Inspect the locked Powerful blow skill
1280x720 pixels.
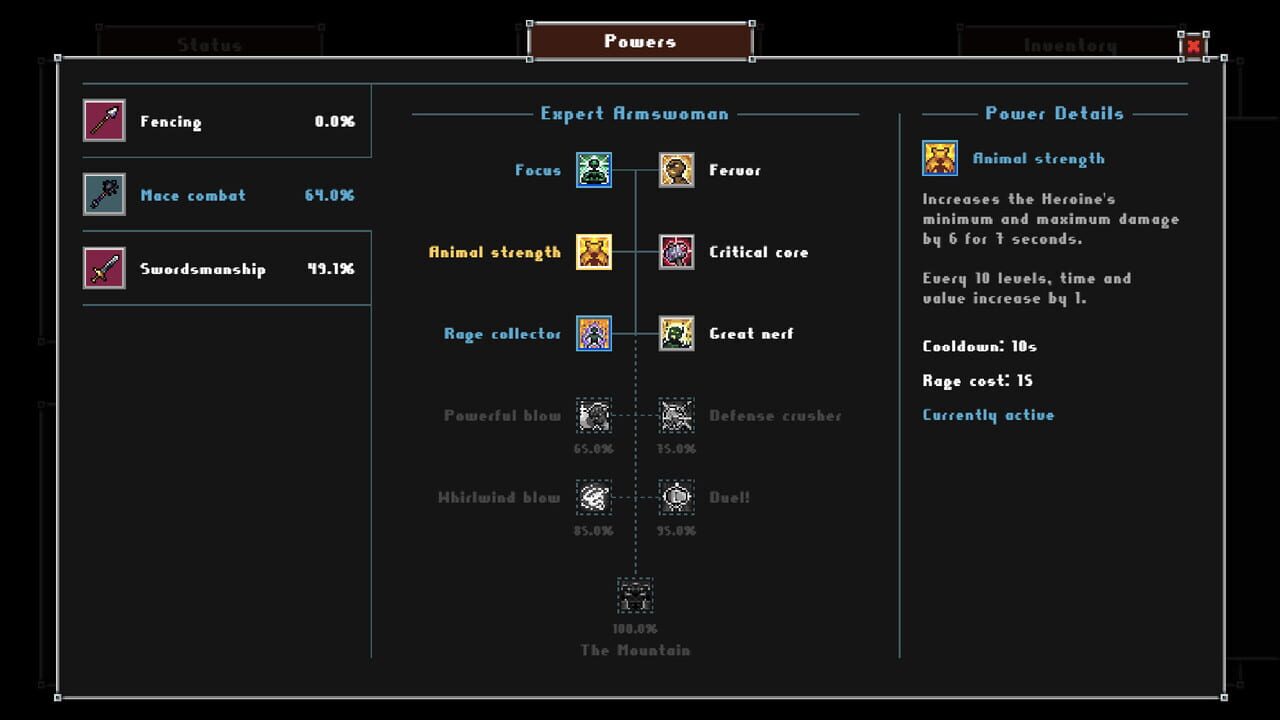(x=592, y=416)
